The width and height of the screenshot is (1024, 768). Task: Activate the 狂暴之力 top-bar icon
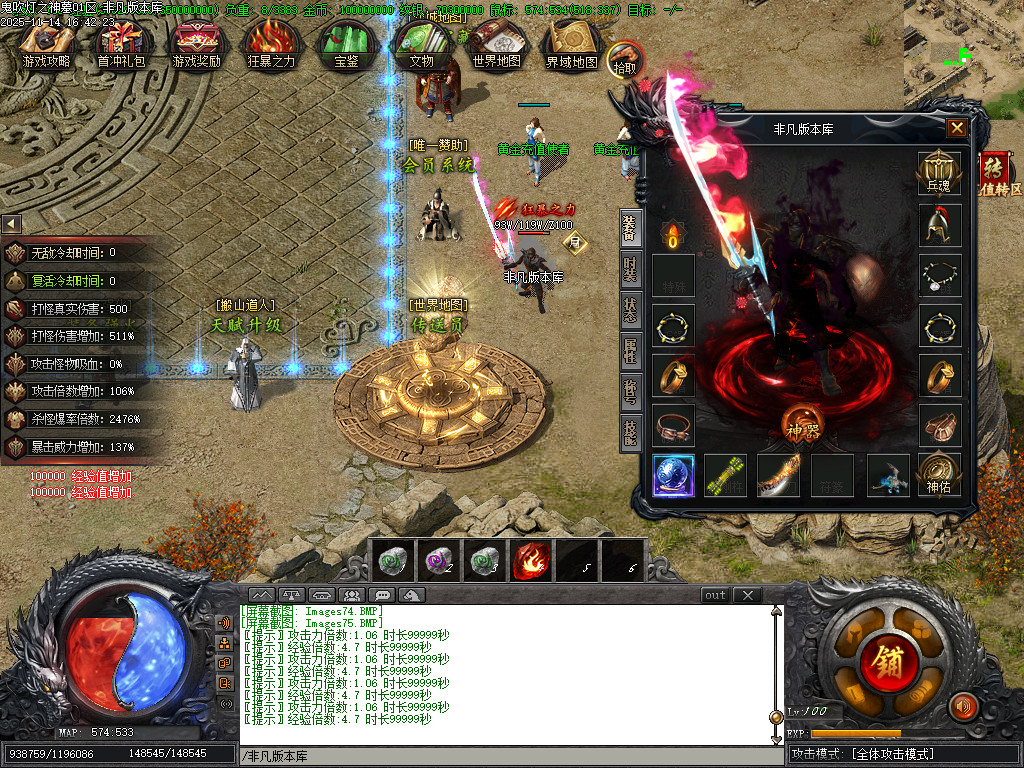pos(271,44)
